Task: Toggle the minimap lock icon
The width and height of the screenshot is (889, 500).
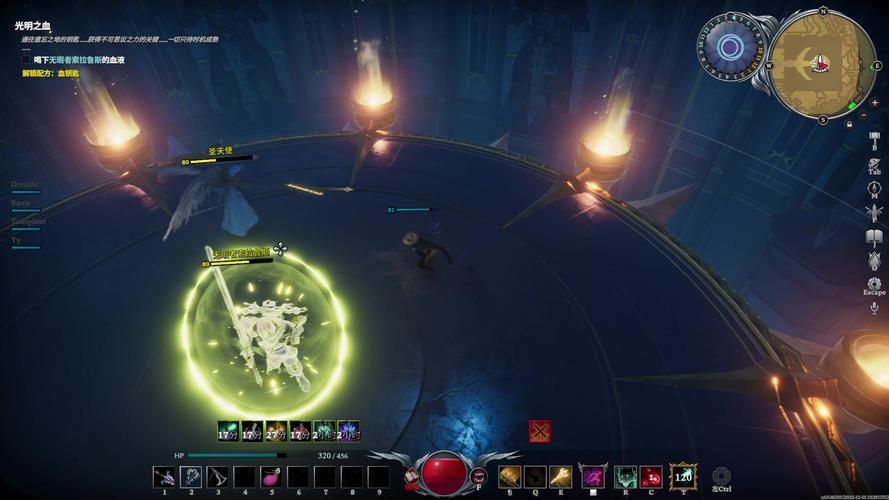Action: click(849, 124)
